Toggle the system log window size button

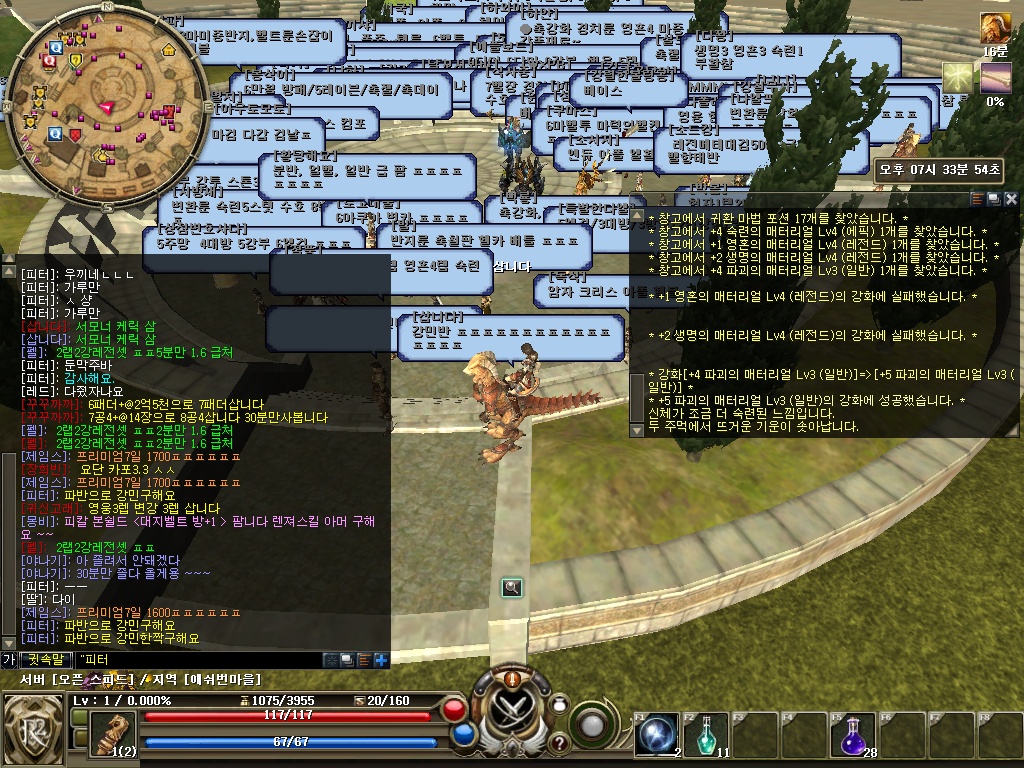click(x=994, y=199)
